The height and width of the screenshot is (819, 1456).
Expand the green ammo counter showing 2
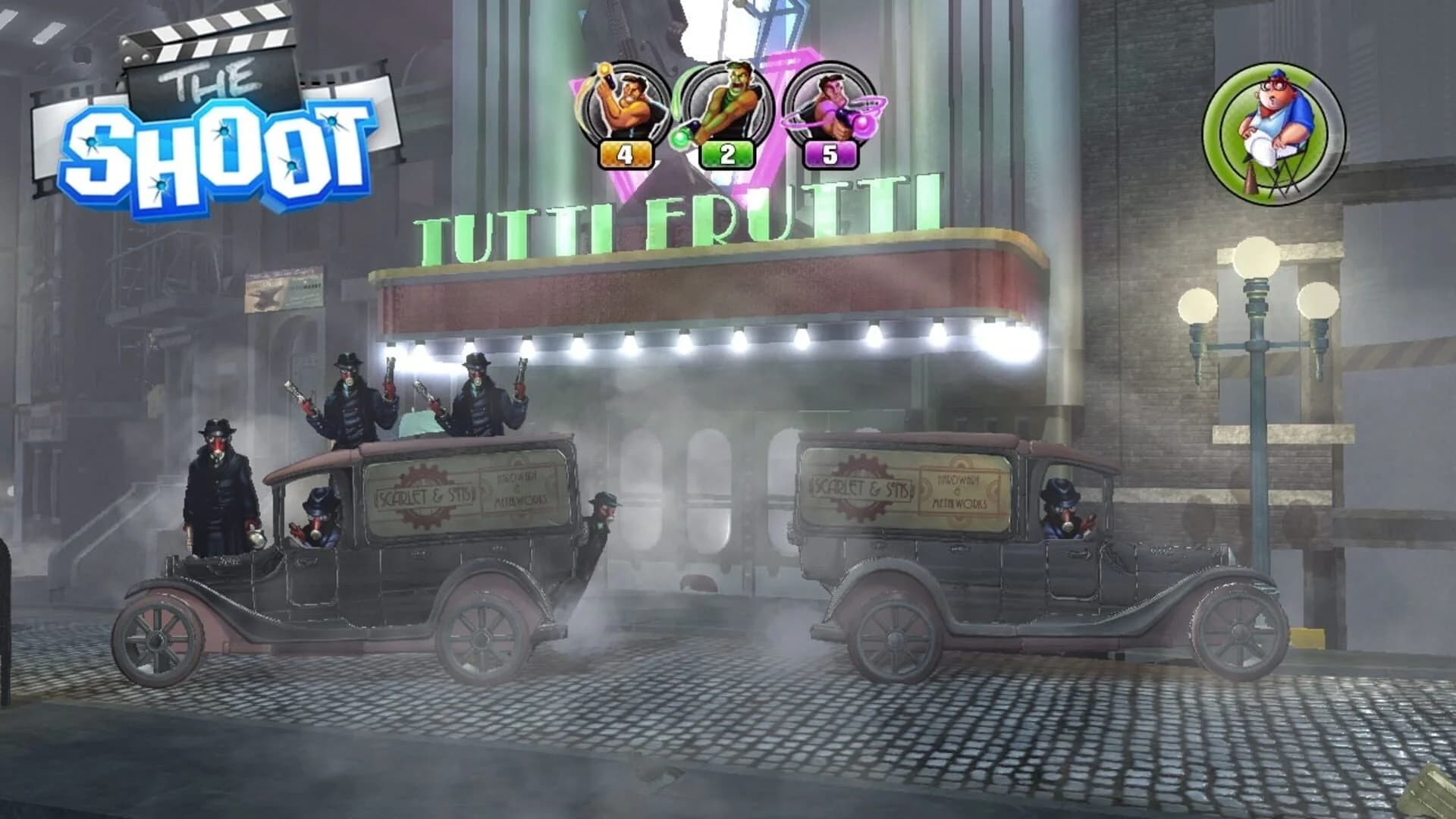pos(728,153)
